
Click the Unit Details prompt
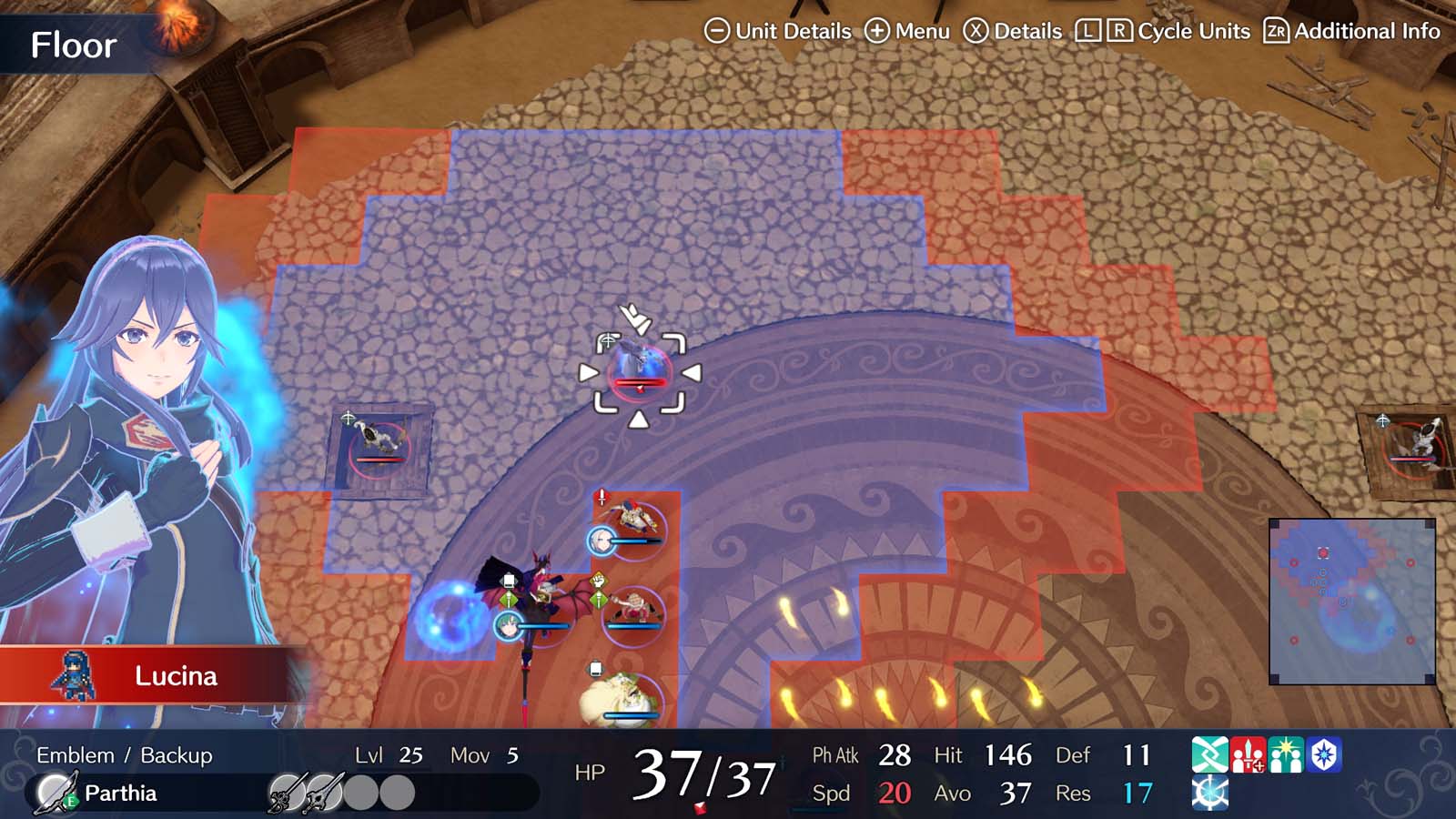[x=778, y=30]
